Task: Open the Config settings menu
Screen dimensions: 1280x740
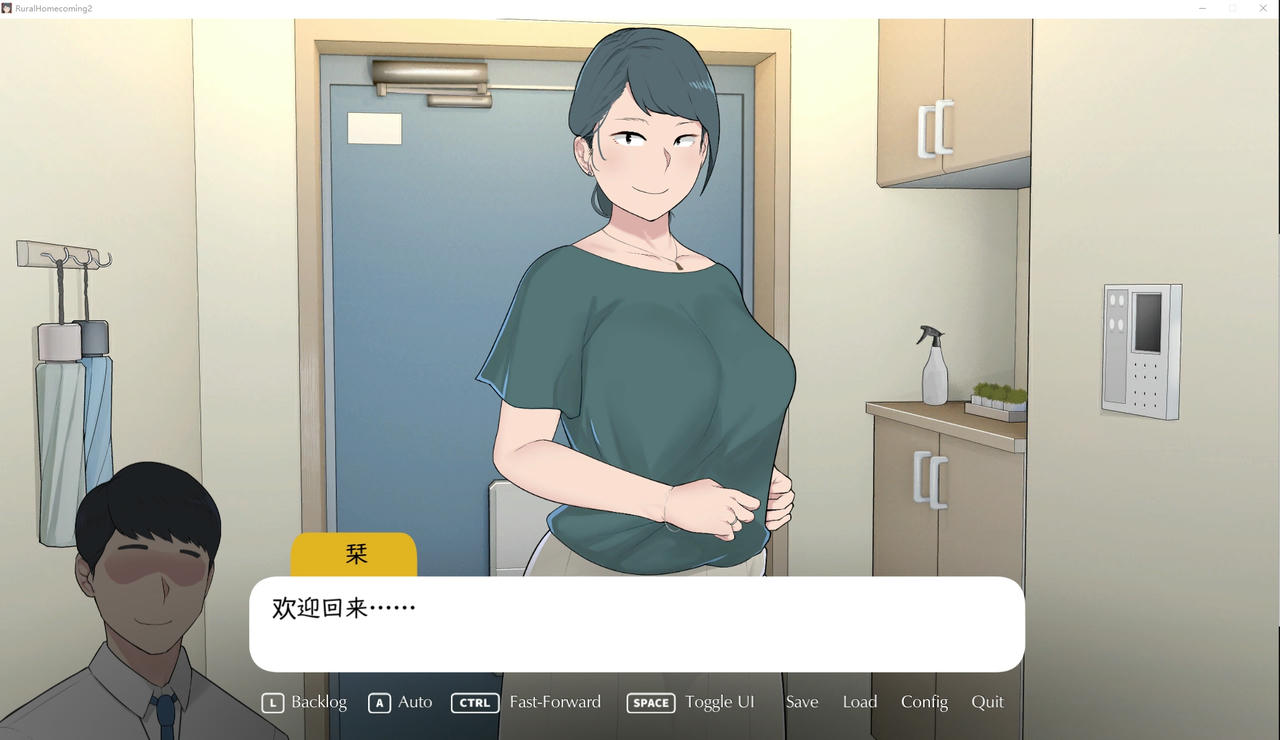Action: click(x=924, y=702)
